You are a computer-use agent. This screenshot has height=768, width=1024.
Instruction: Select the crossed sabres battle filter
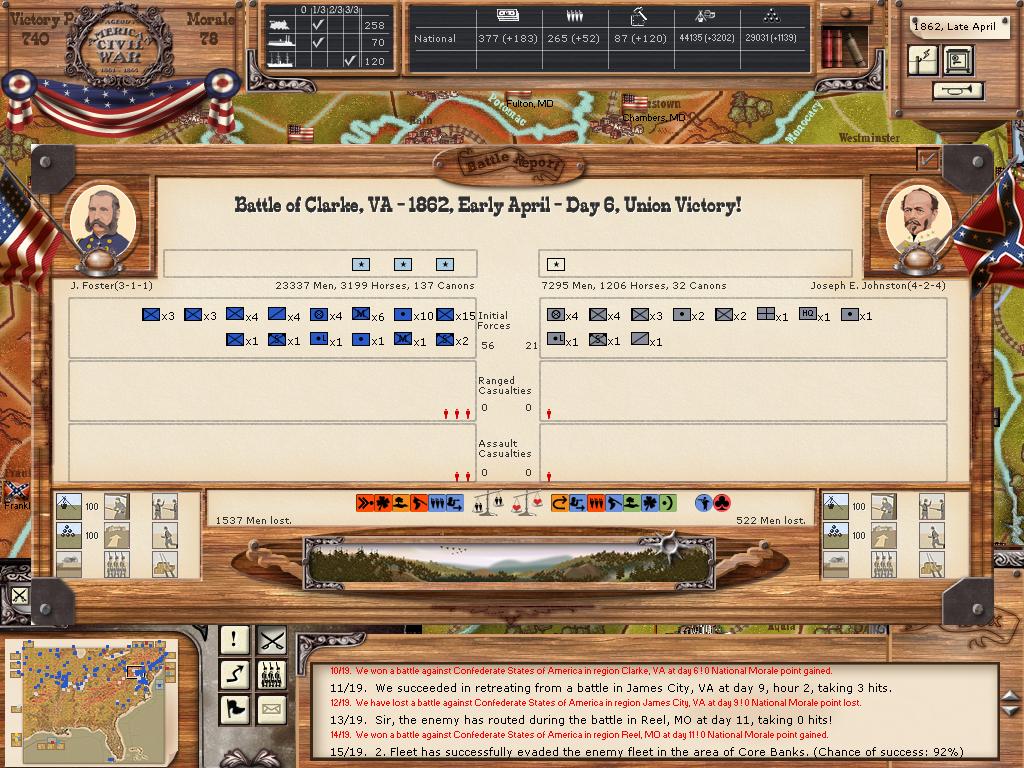click(x=271, y=639)
